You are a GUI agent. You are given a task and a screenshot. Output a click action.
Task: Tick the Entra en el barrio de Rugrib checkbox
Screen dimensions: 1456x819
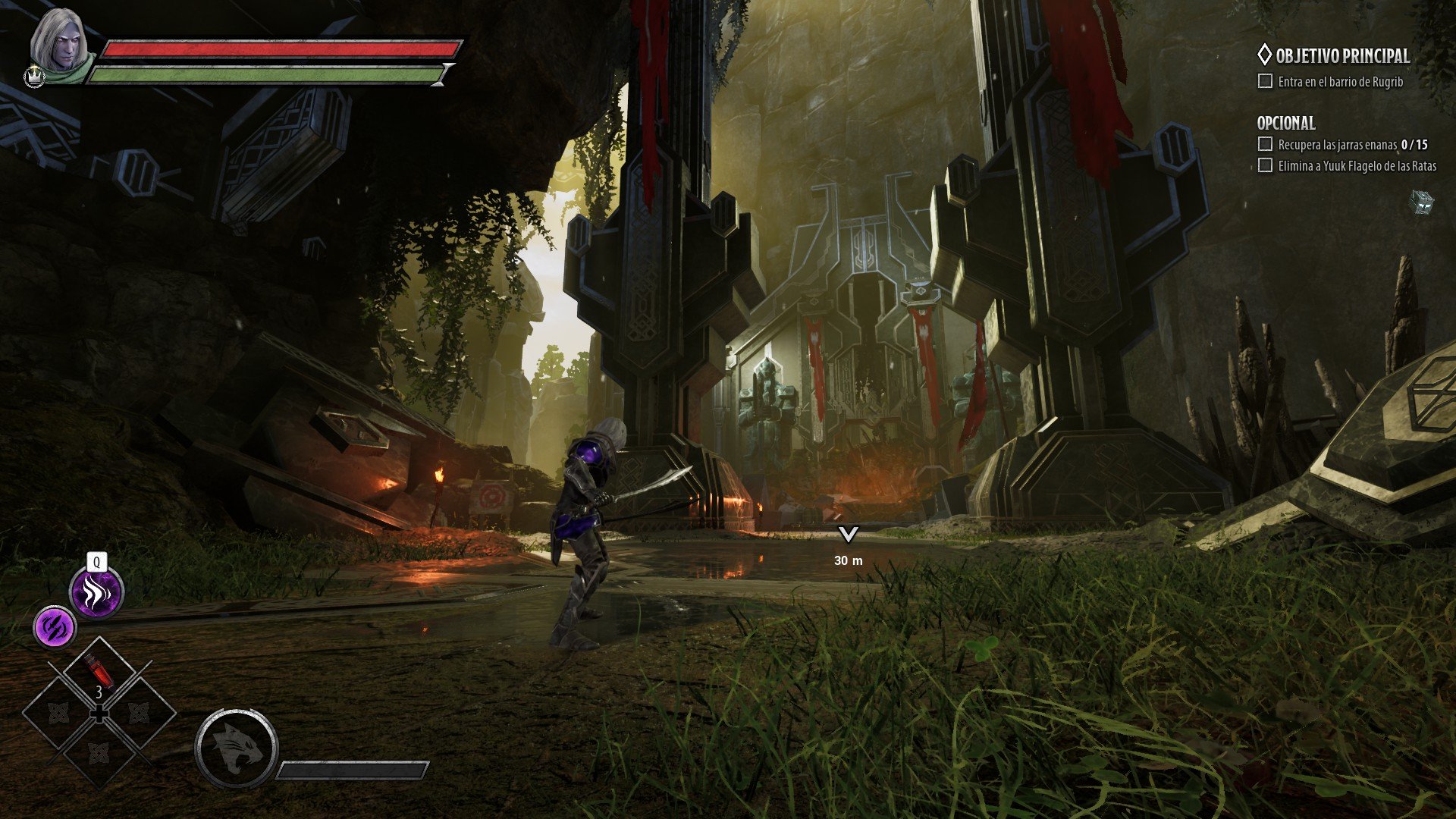1265,81
